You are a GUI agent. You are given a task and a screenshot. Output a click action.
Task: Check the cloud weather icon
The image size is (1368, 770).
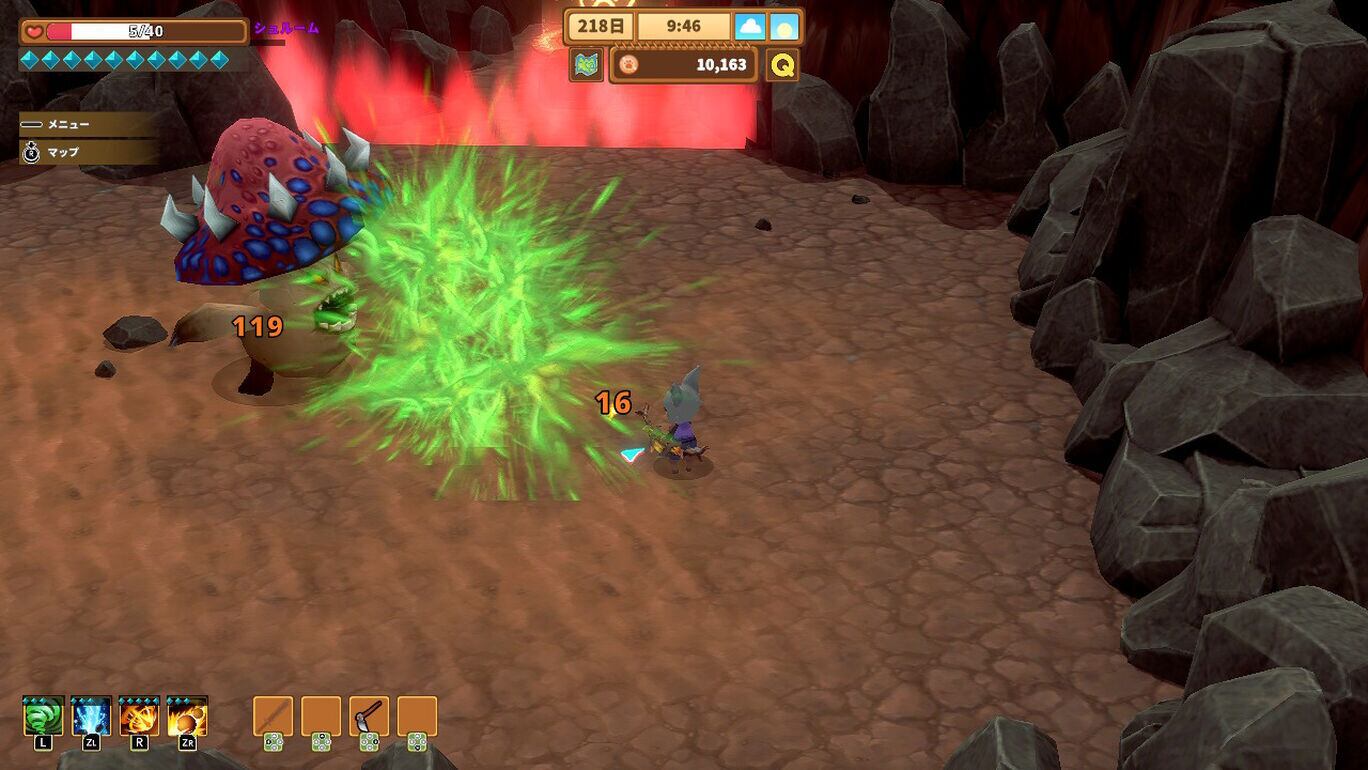(x=750, y=27)
